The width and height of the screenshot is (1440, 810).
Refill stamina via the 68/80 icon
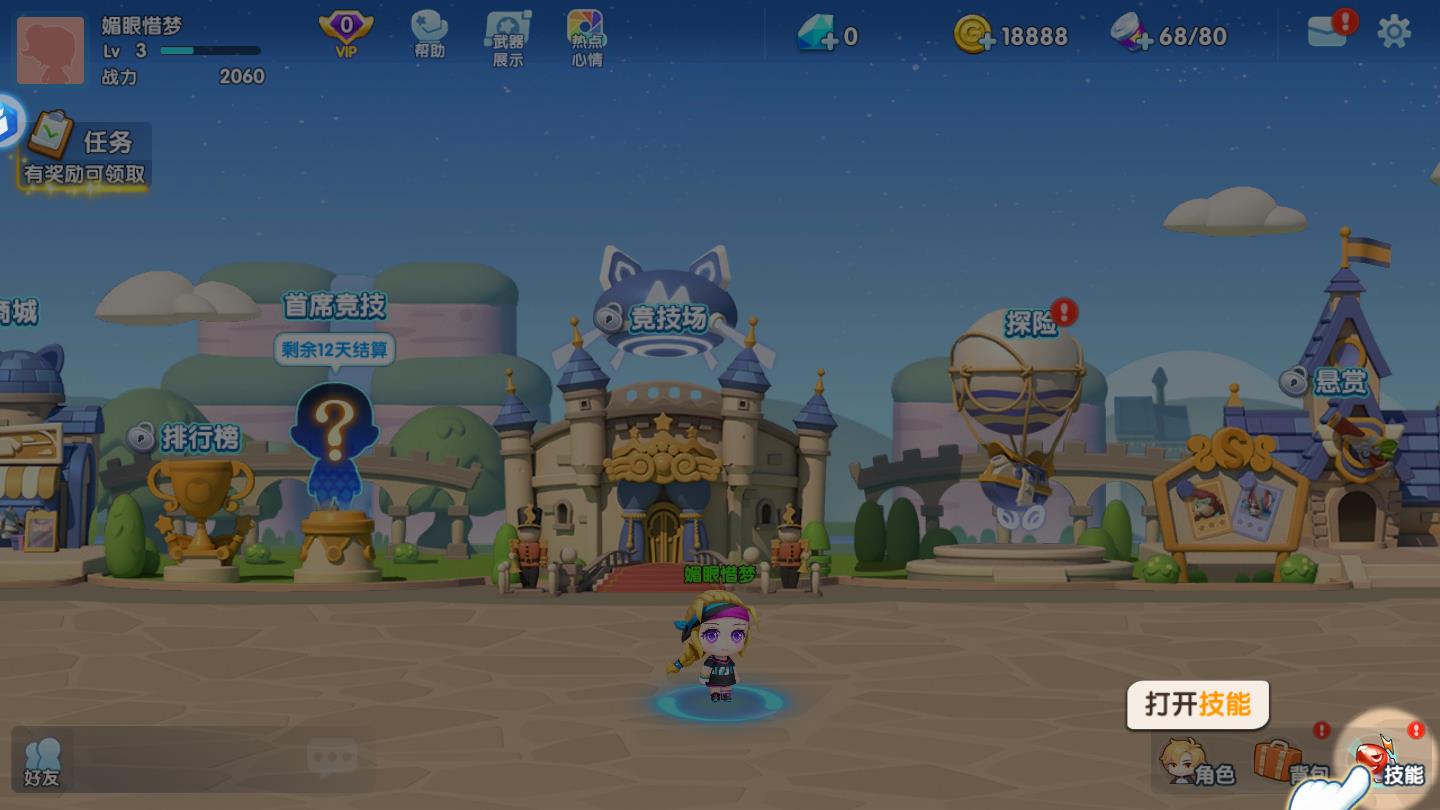click(x=1133, y=36)
